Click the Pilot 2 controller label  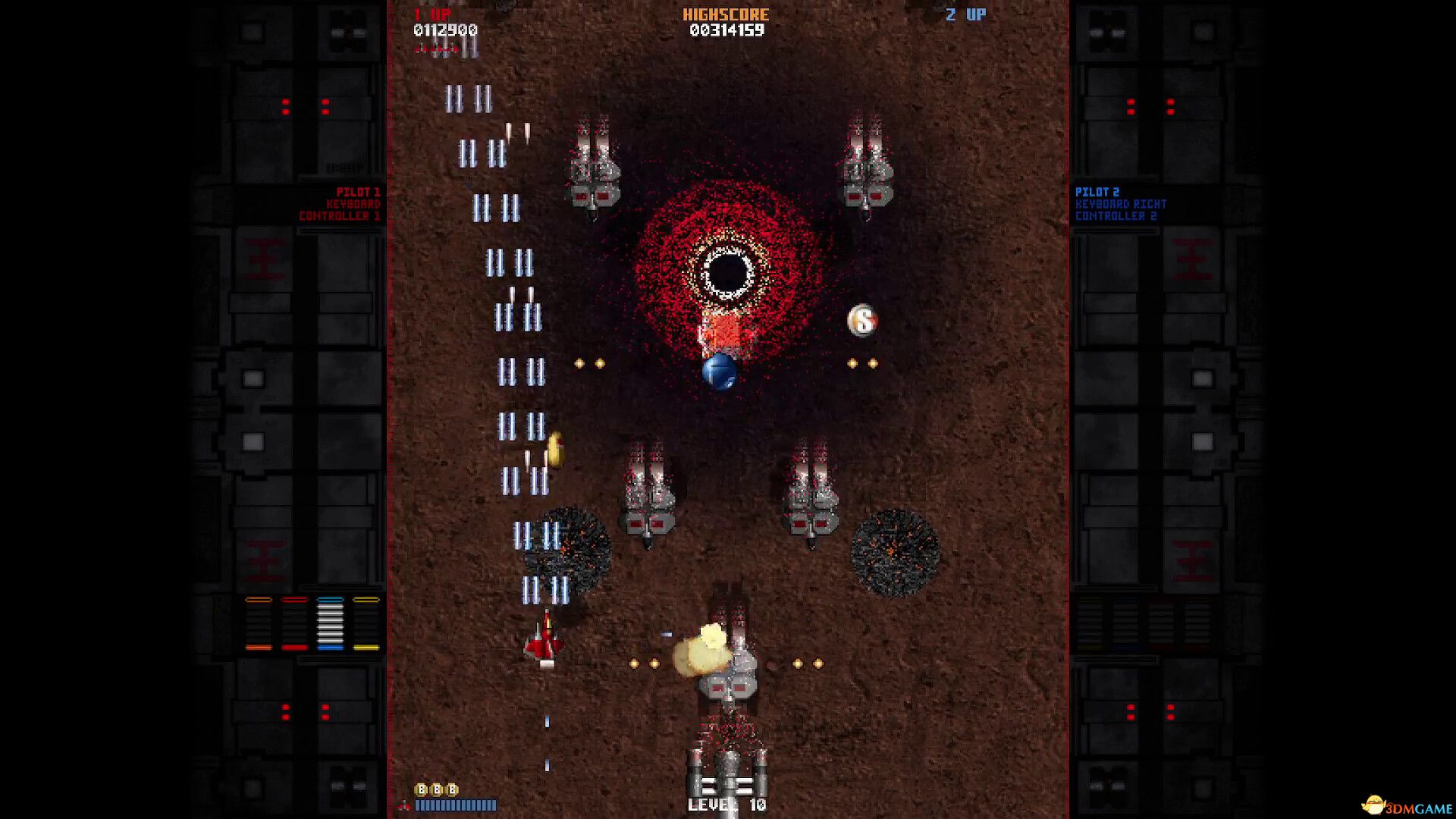point(1120,204)
